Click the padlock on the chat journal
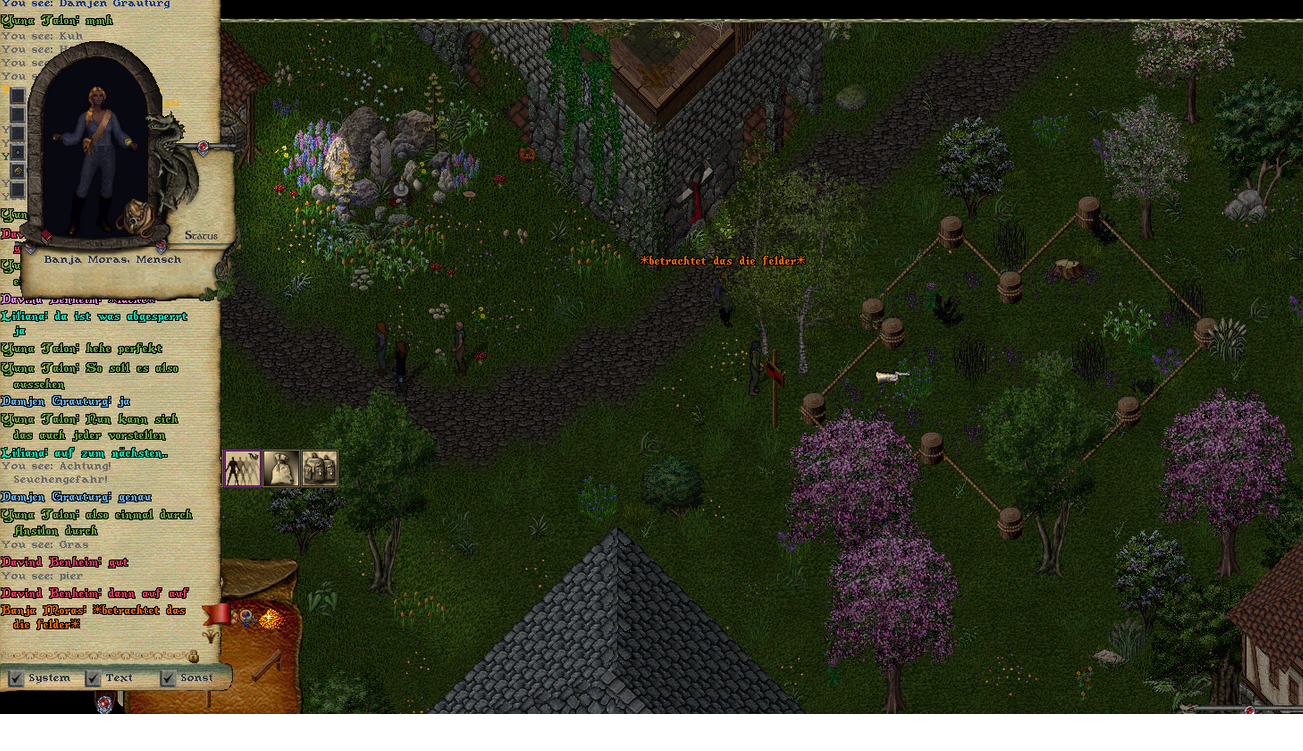 click(x=193, y=657)
